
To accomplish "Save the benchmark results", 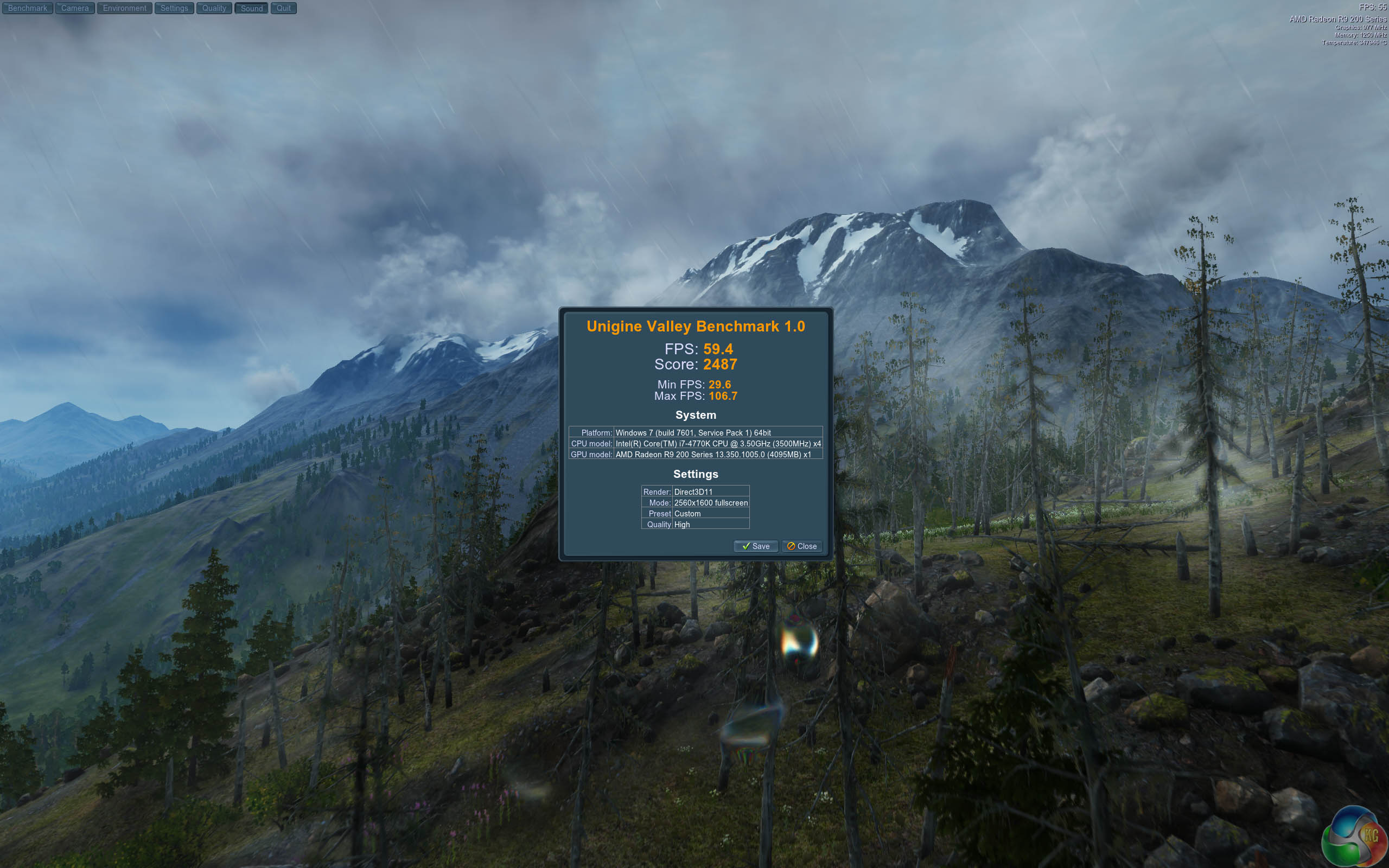I will pos(755,546).
